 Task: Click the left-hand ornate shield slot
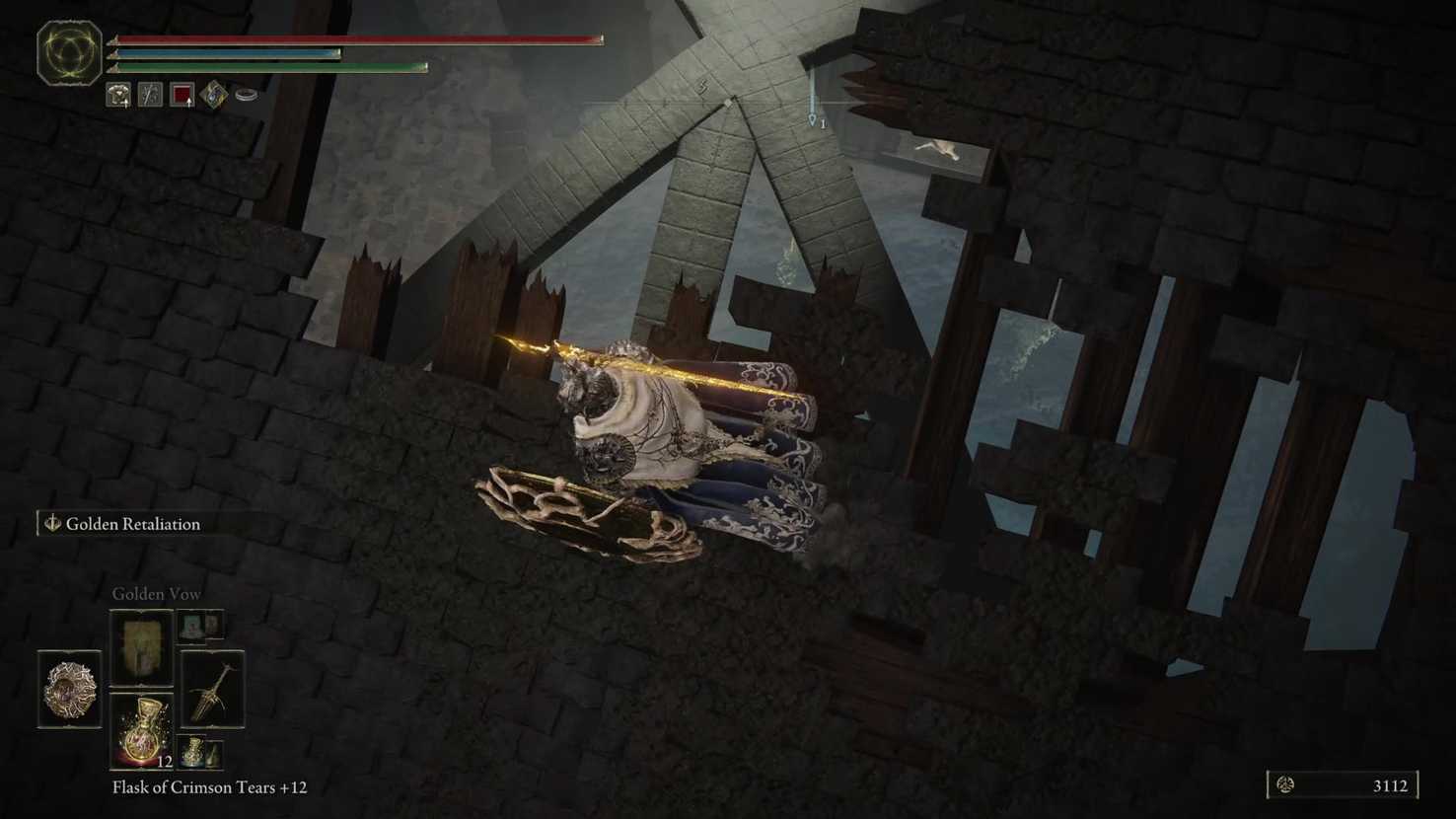click(69, 689)
